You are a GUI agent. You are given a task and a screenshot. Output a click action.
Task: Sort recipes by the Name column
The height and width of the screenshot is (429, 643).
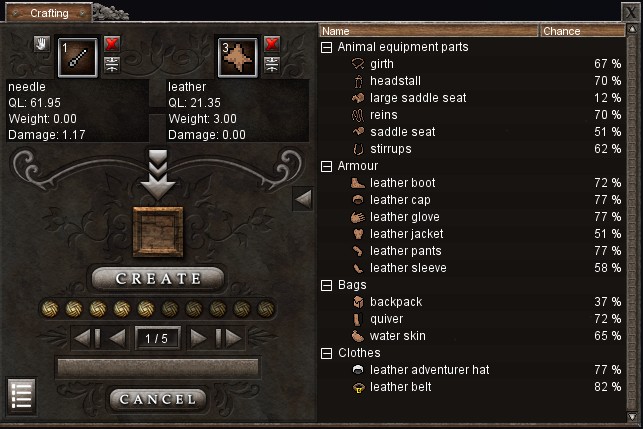[x=428, y=31]
